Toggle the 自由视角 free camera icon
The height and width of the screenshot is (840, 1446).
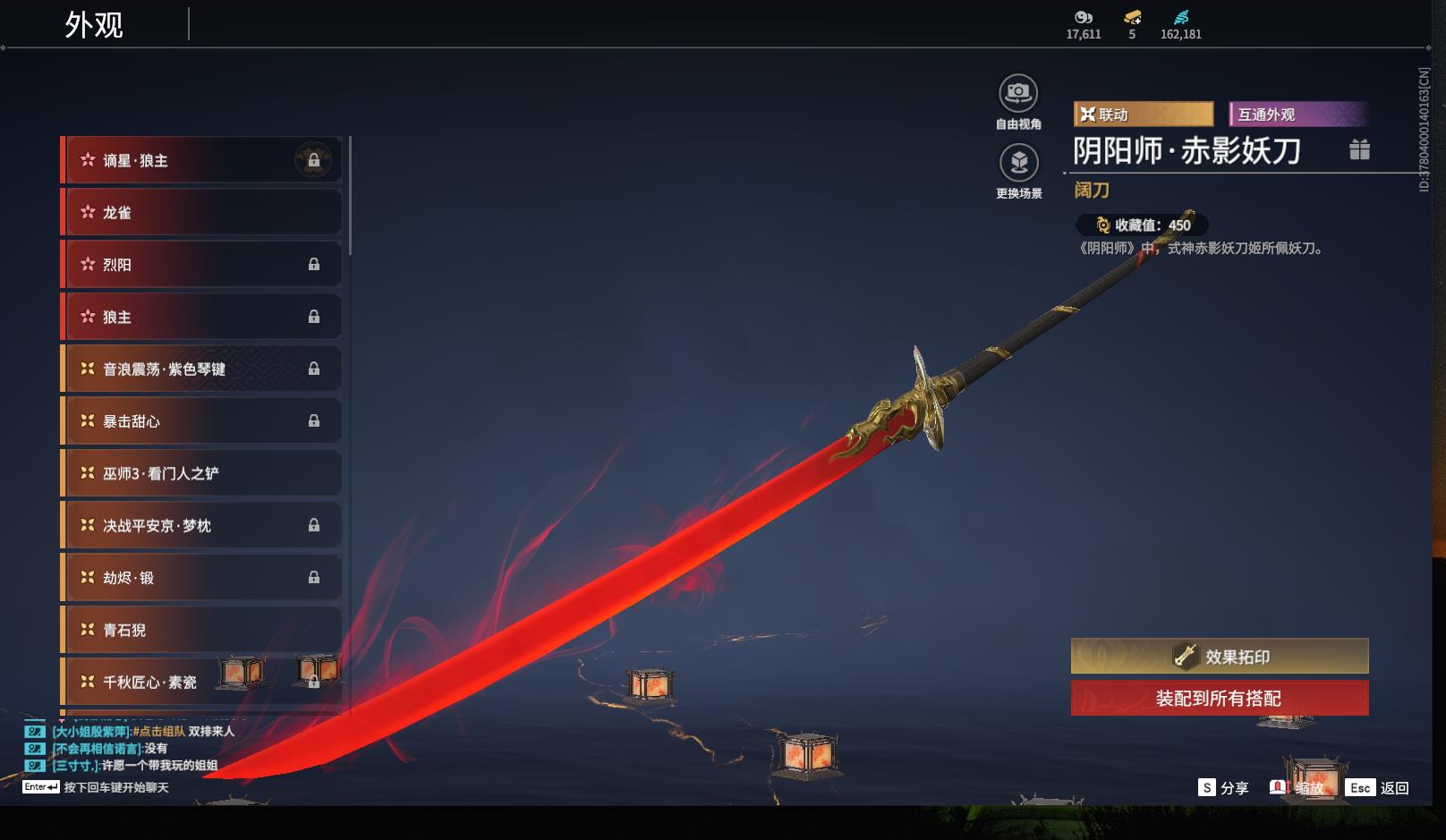pos(1018,93)
